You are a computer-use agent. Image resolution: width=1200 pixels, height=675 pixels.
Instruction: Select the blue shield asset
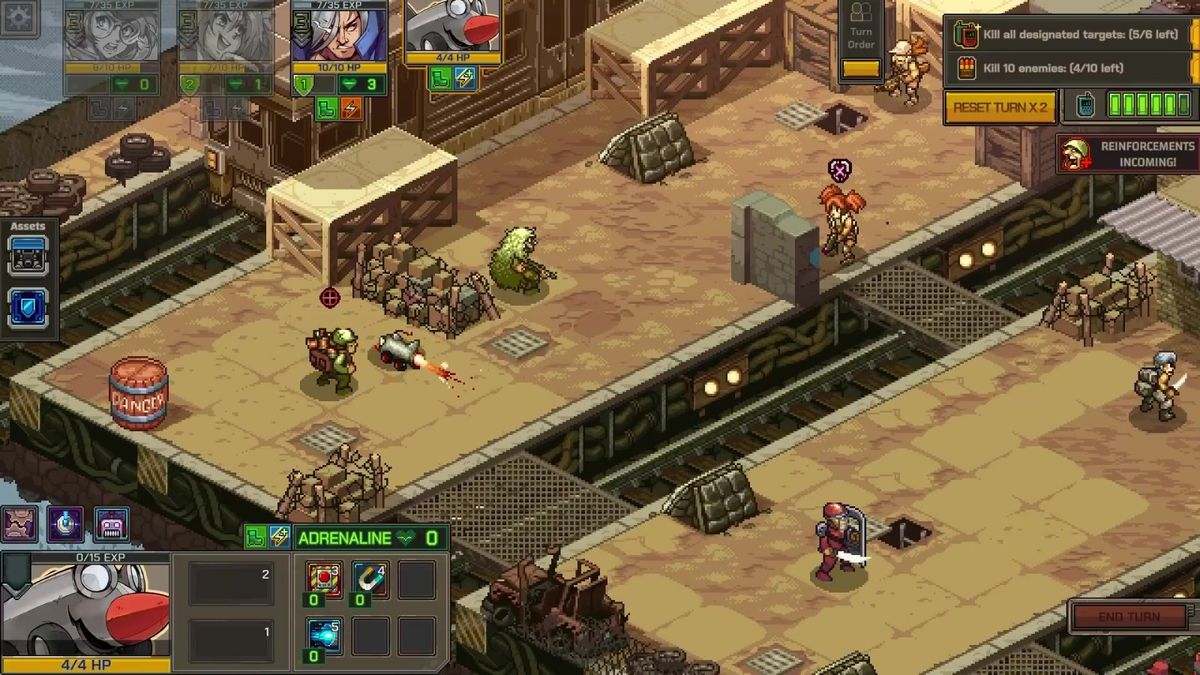click(28, 308)
